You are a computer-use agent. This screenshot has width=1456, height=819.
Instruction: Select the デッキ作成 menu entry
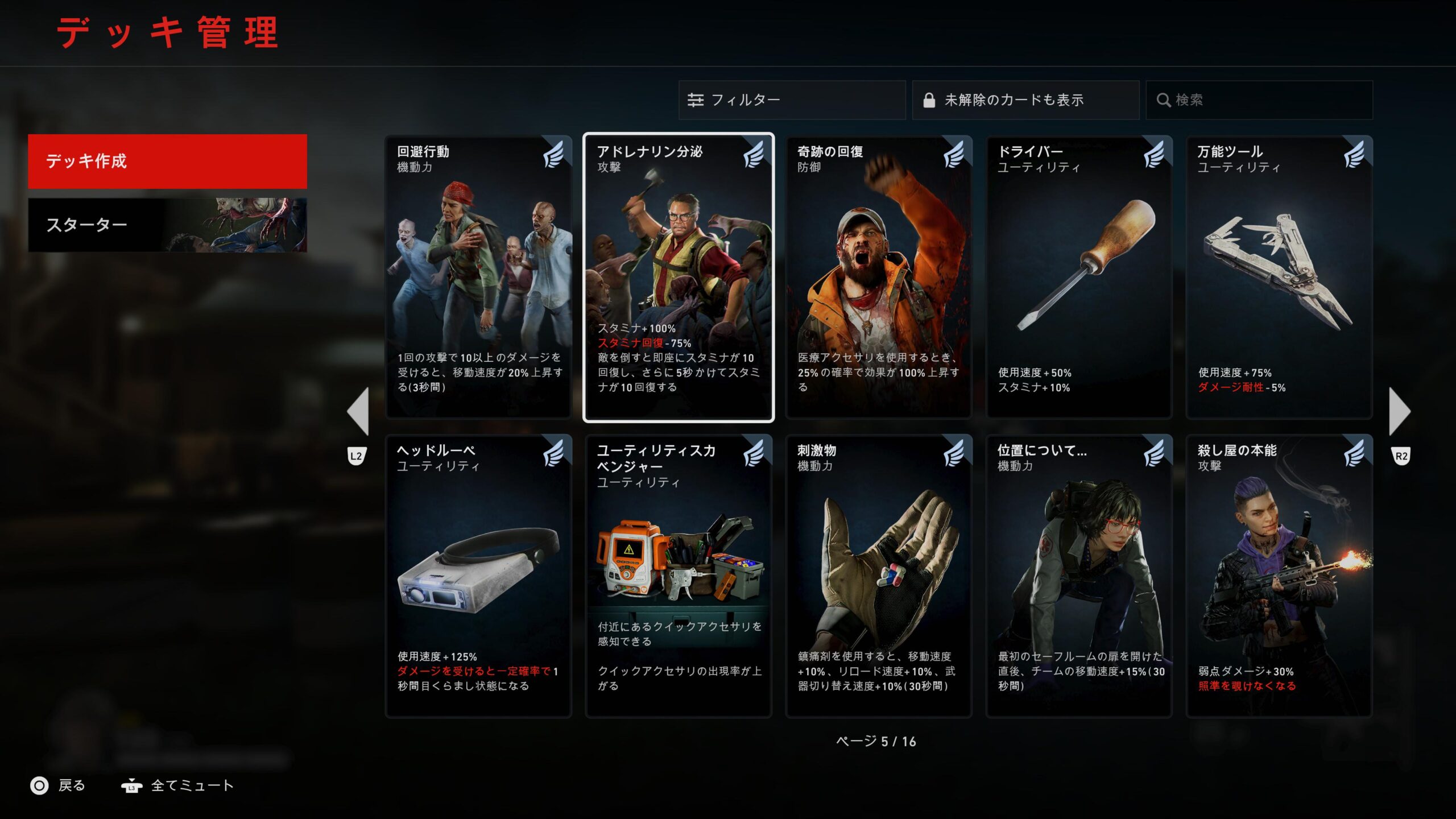pos(167,162)
